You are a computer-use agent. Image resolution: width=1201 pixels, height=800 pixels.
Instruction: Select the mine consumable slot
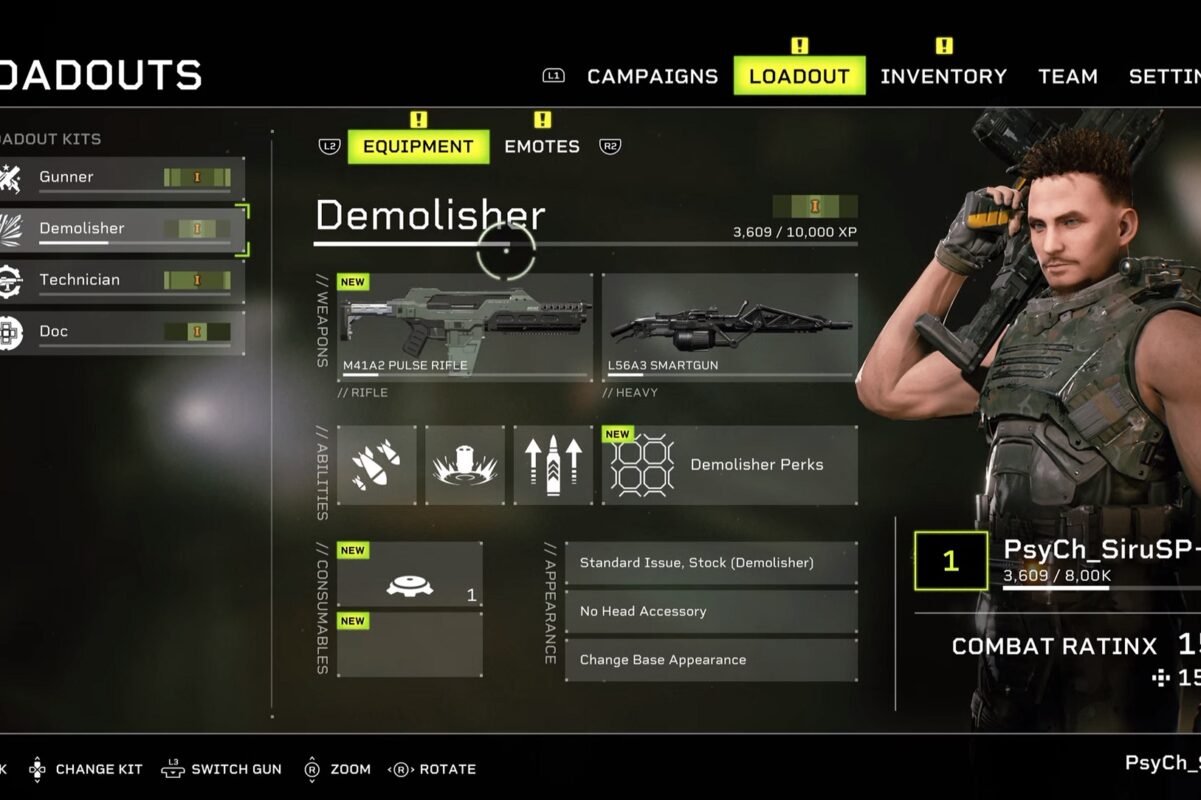coord(409,575)
